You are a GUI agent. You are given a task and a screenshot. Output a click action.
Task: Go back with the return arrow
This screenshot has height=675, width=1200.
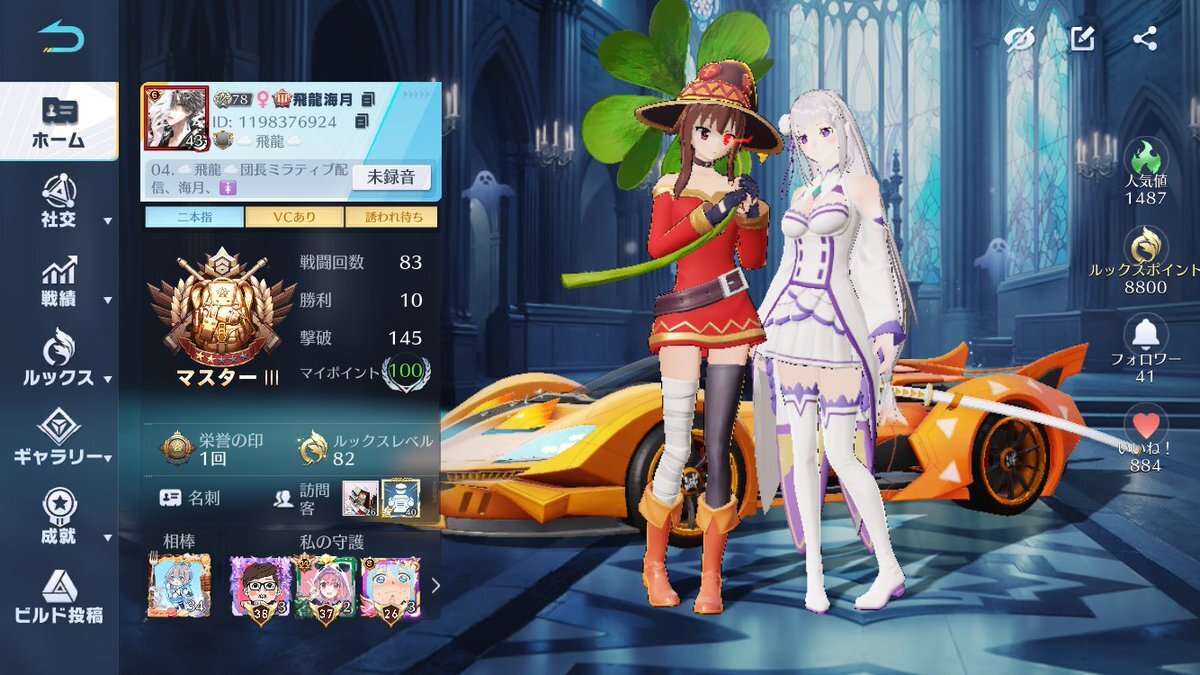pos(61,37)
